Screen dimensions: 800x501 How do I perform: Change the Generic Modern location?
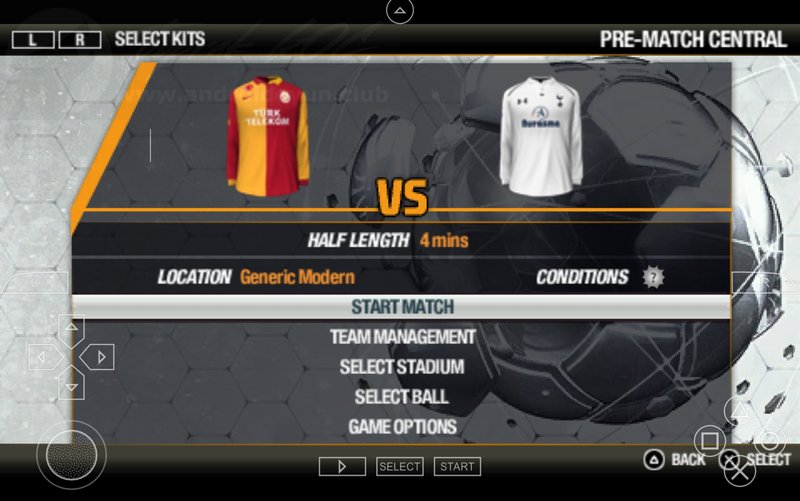pyautogui.click(x=297, y=277)
